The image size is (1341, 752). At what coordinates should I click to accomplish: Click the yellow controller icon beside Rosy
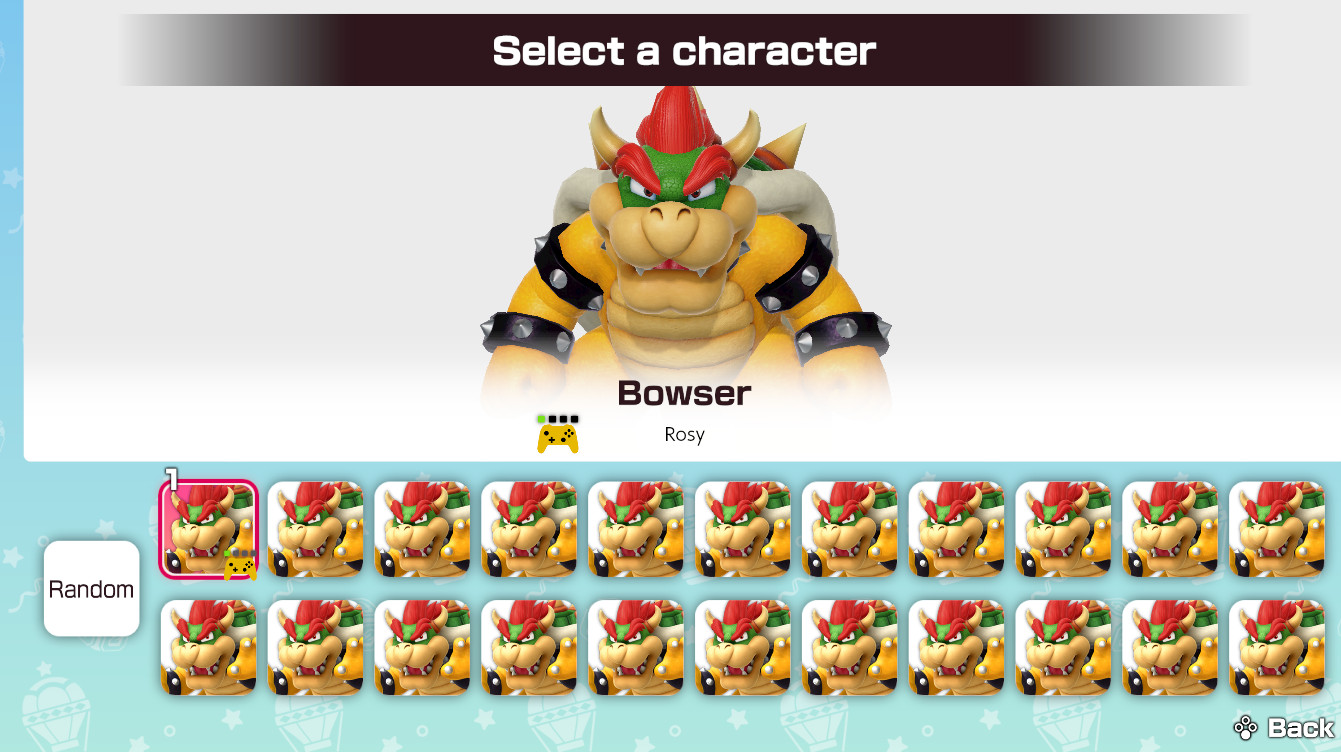[x=558, y=434]
